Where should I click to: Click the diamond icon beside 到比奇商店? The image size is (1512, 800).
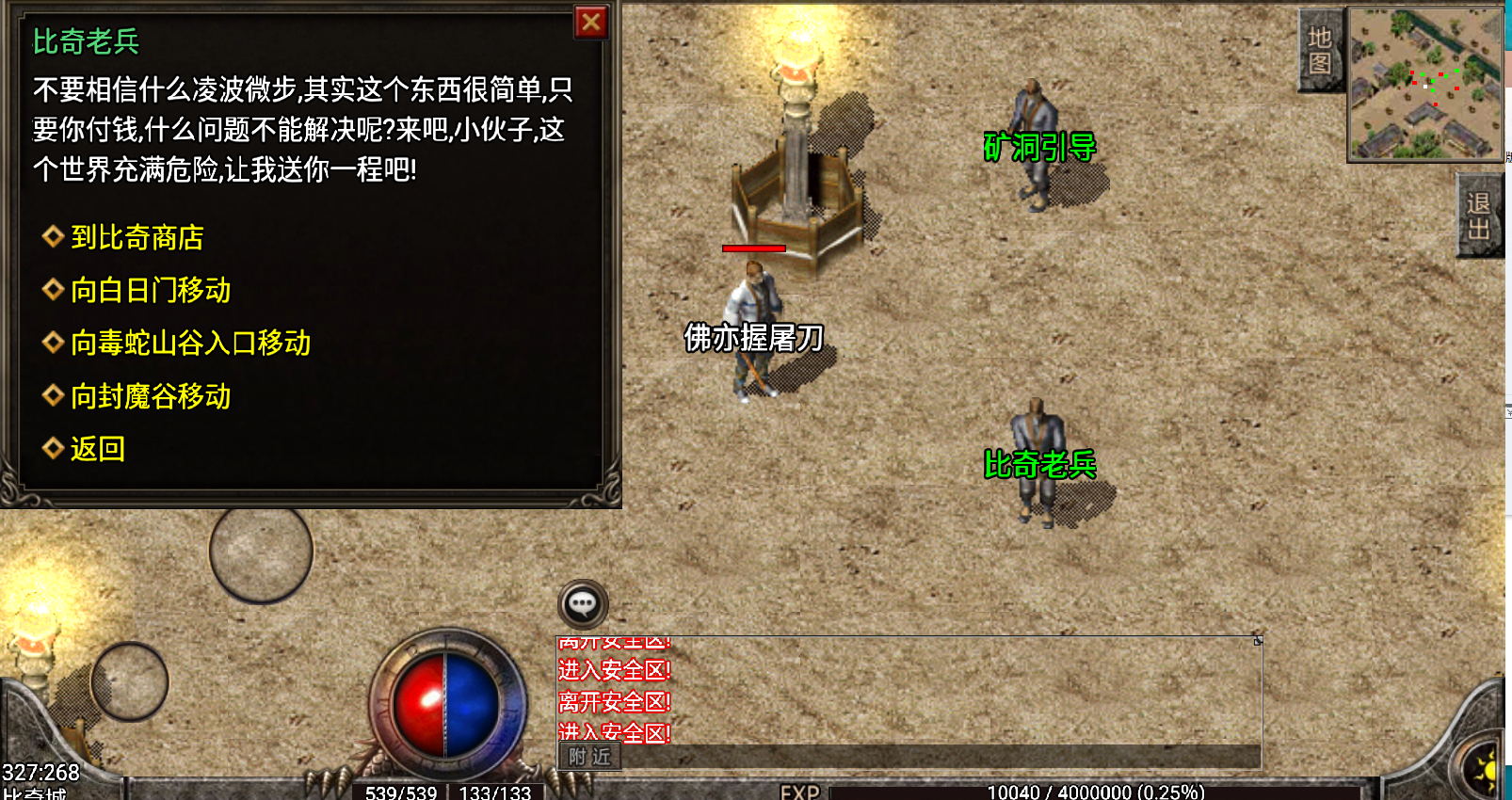(51, 238)
